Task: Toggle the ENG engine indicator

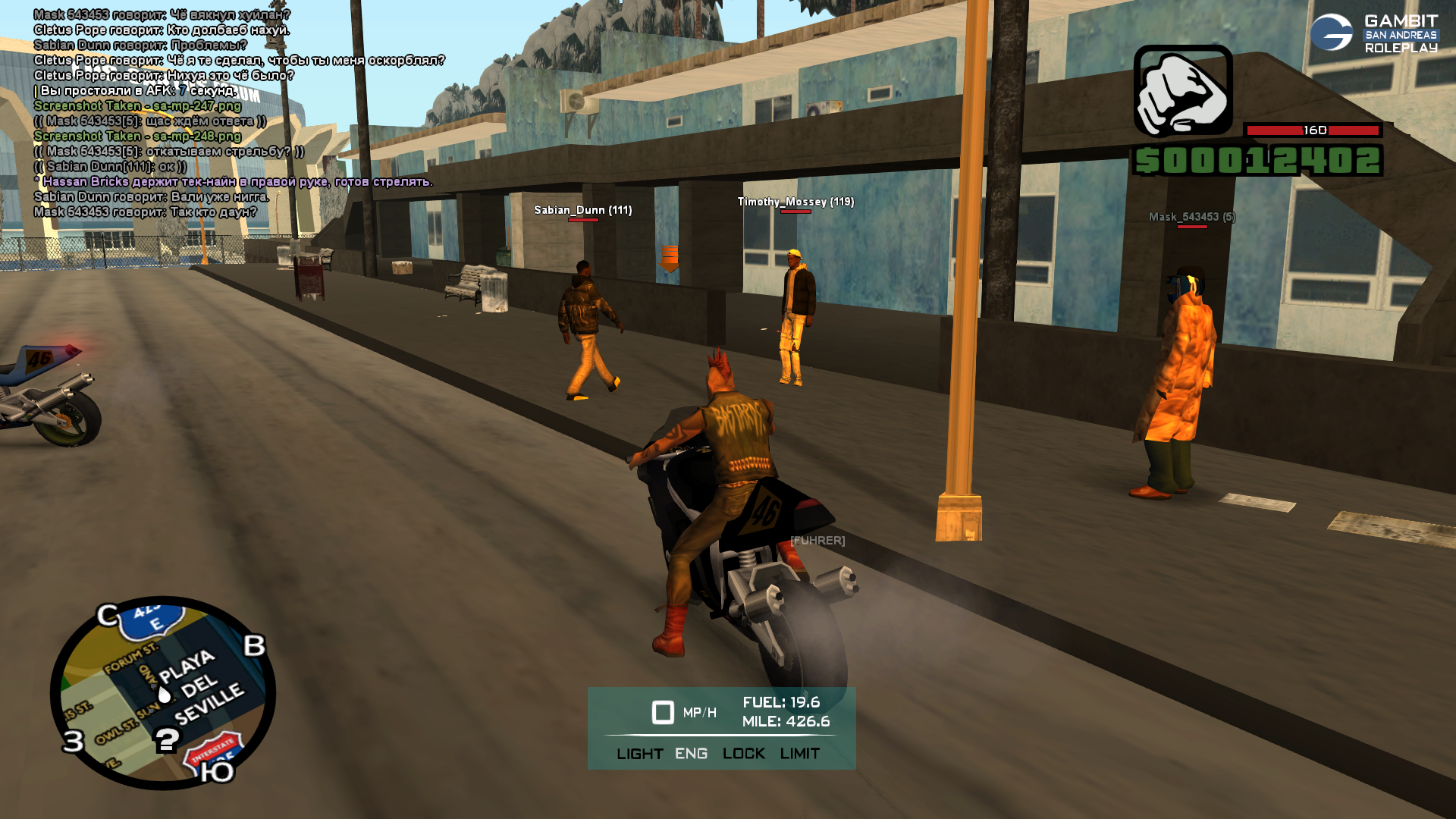Action: [691, 754]
